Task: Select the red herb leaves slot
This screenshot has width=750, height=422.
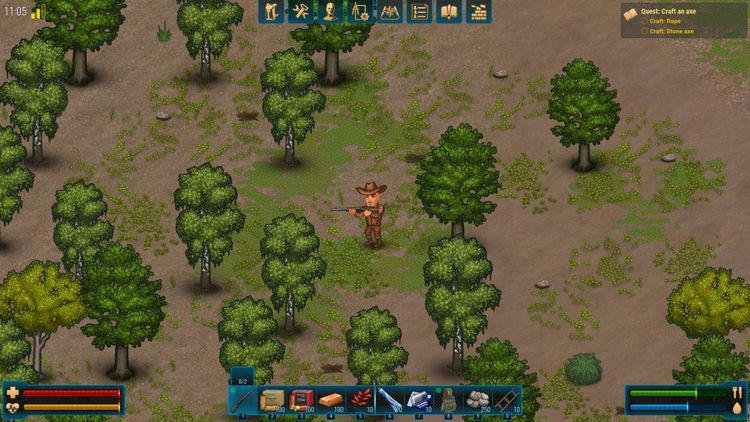Action: pyautogui.click(x=360, y=400)
